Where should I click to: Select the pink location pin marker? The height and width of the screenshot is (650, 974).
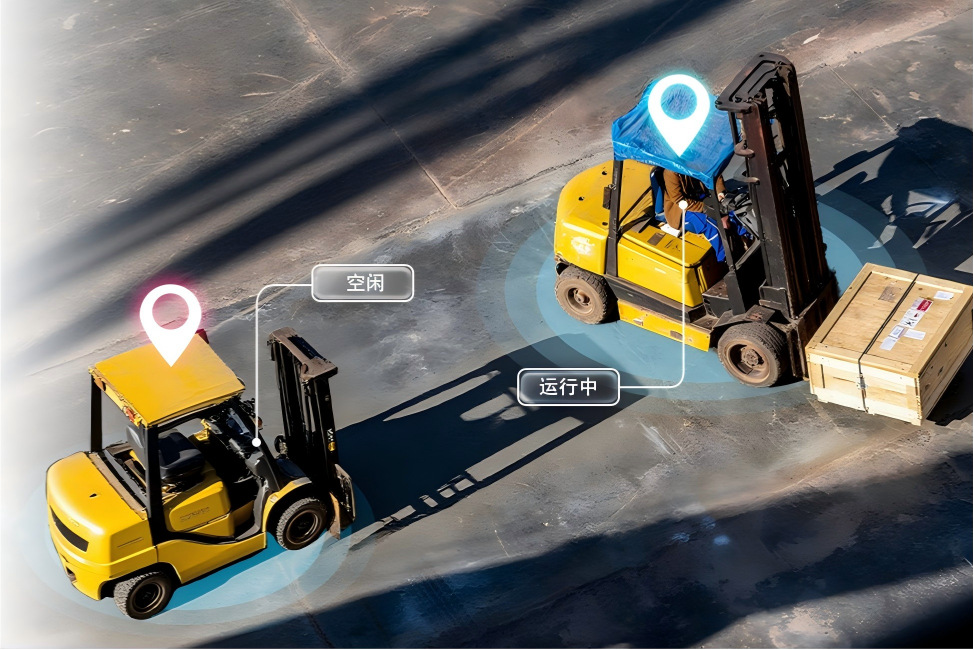[x=170, y=319]
